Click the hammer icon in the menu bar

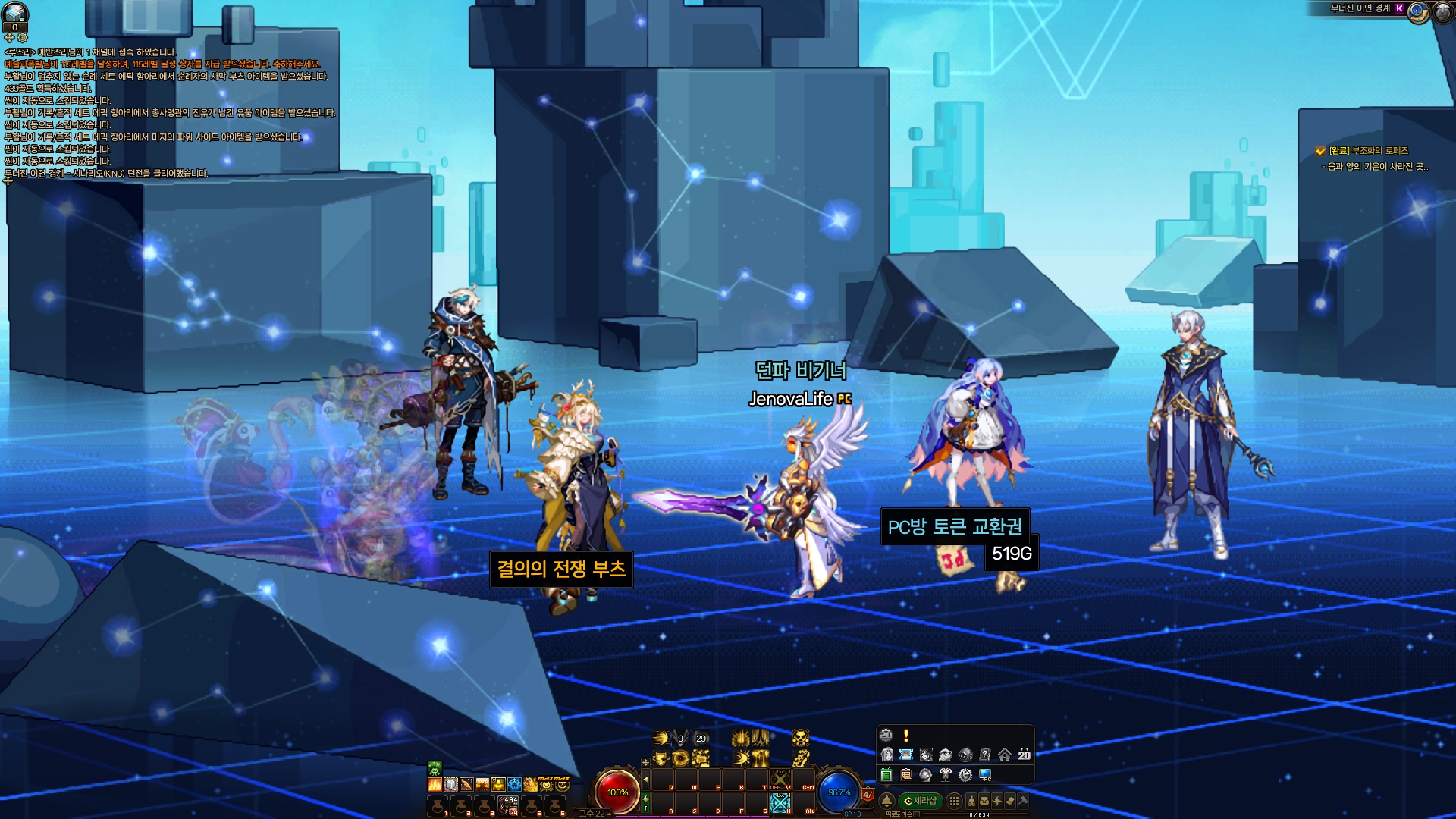[1023, 801]
